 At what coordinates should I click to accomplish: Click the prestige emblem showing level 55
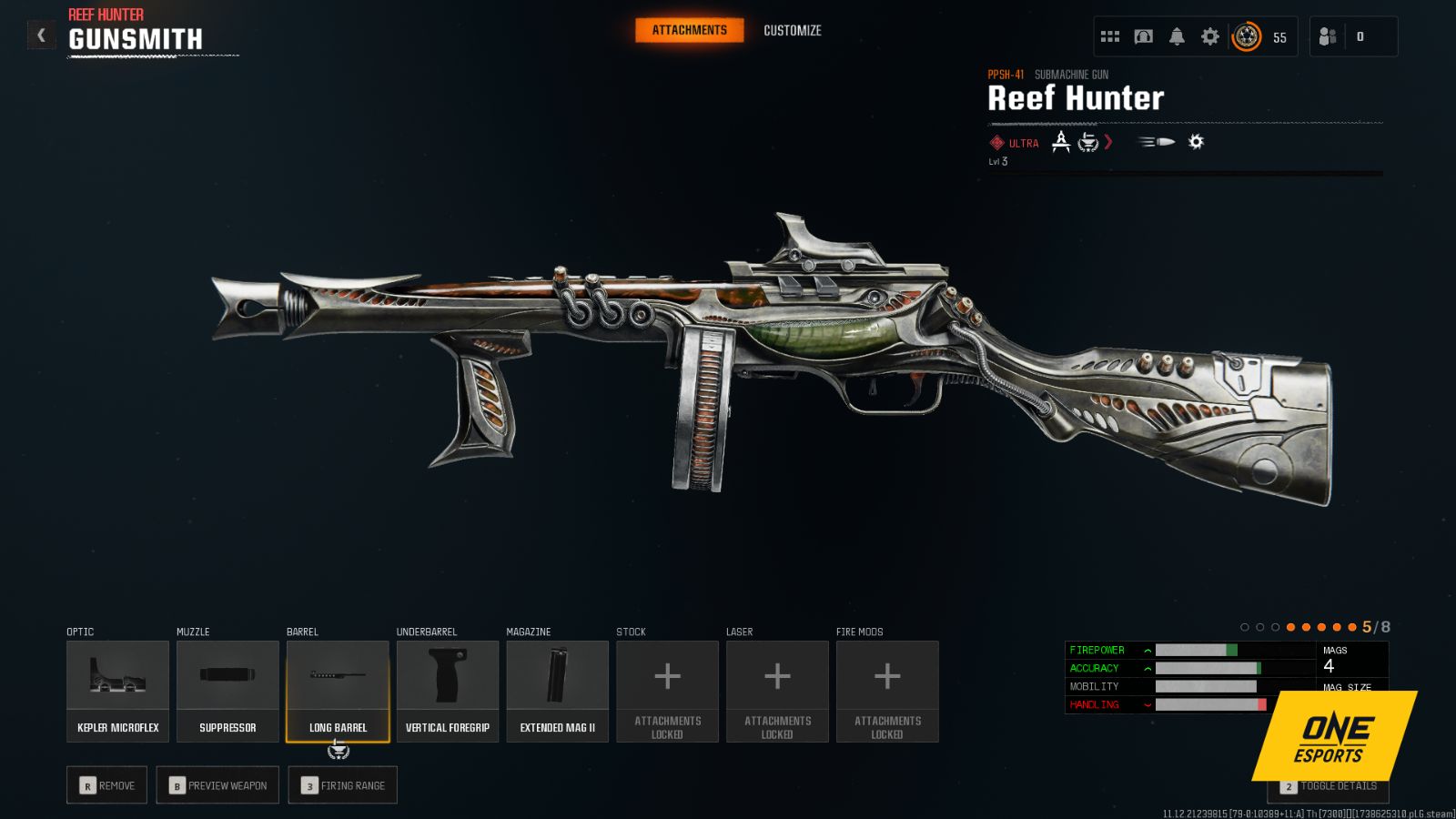tap(1246, 36)
